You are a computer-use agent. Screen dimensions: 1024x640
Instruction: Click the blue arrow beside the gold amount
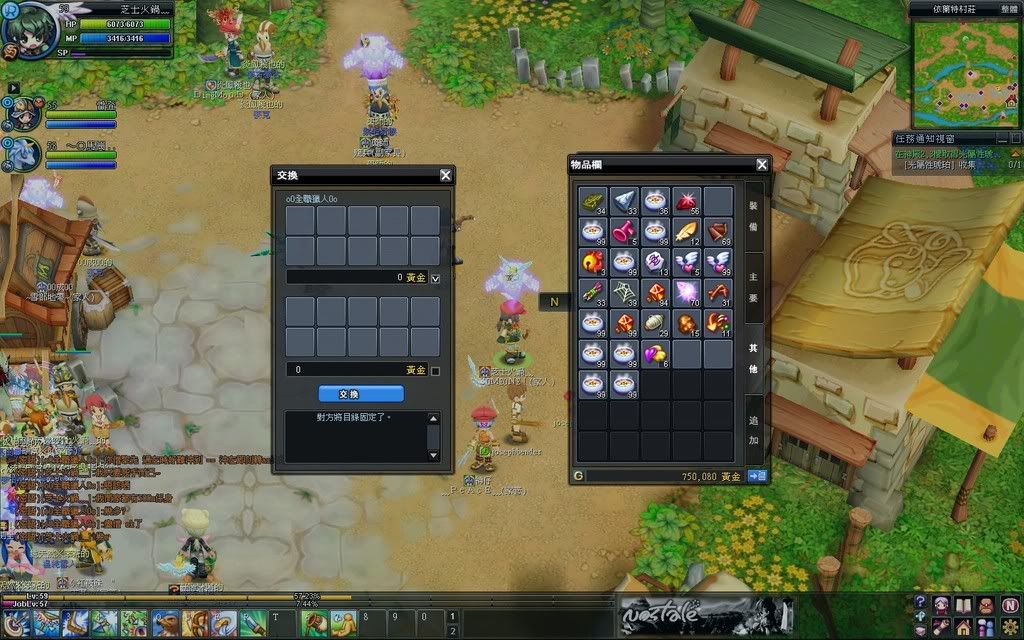(x=757, y=476)
